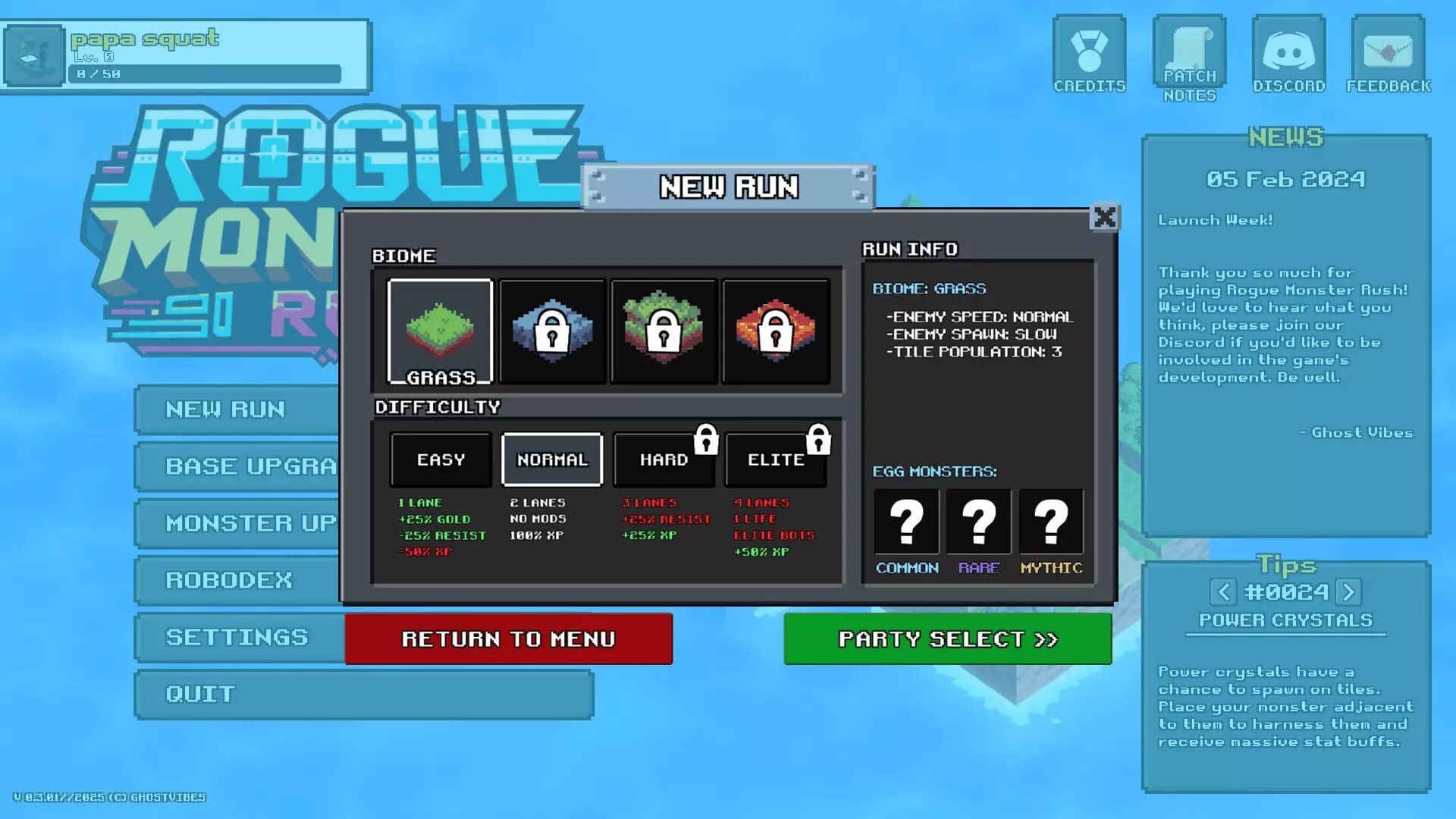Click the Return to Menu button
Viewport: 1456px width, 819px height.
(x=508, y=639)
